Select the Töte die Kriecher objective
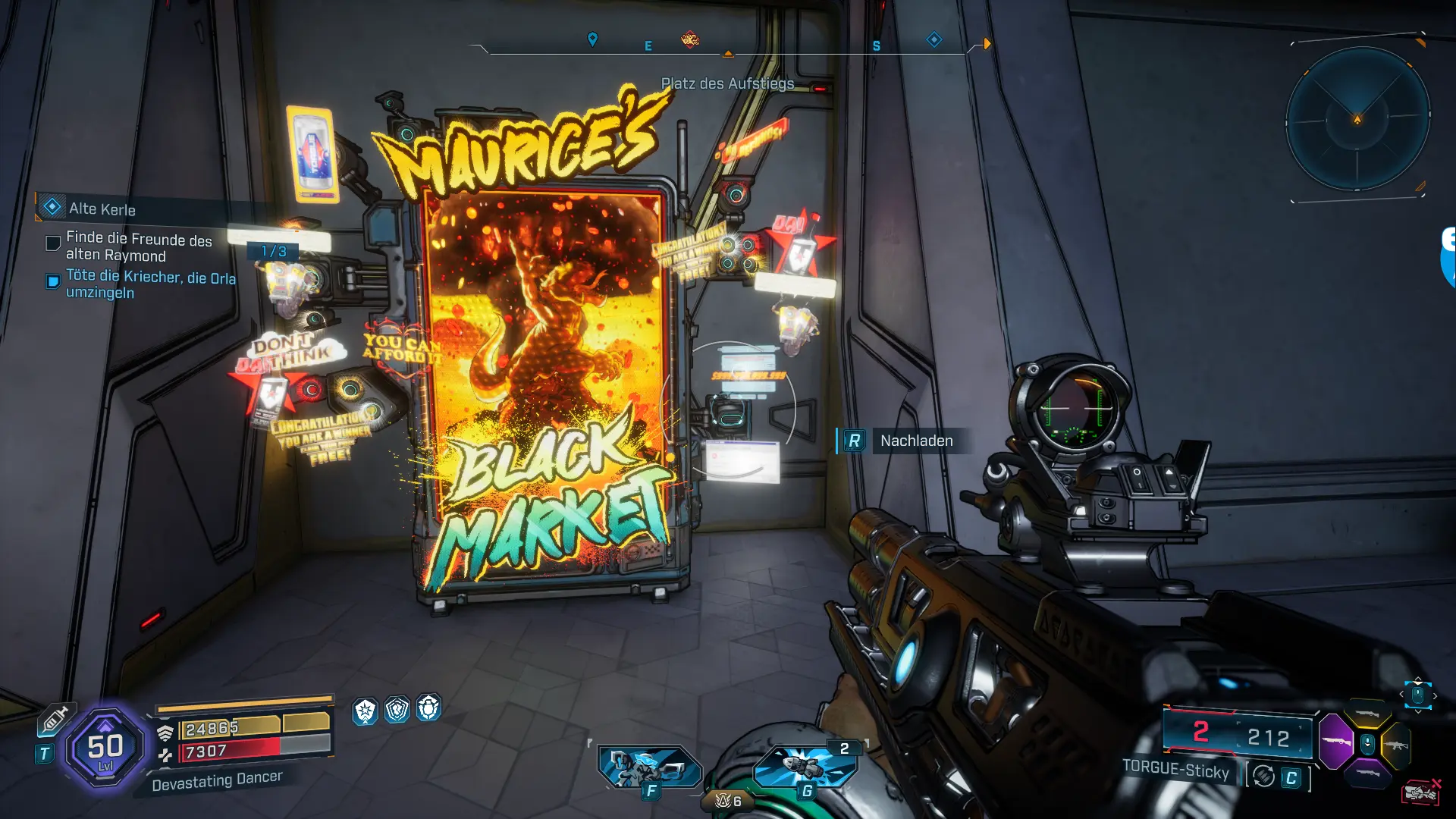 [150, 284]
